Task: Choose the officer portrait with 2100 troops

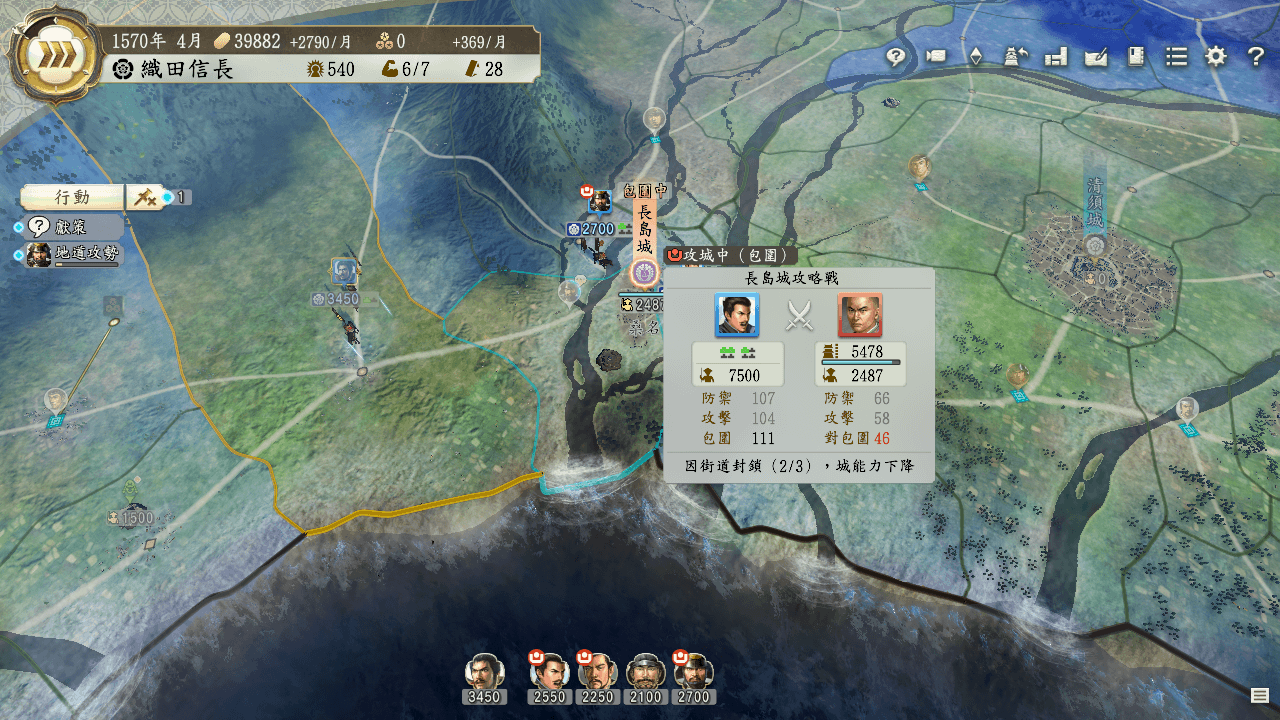Action: pos(645,672)
